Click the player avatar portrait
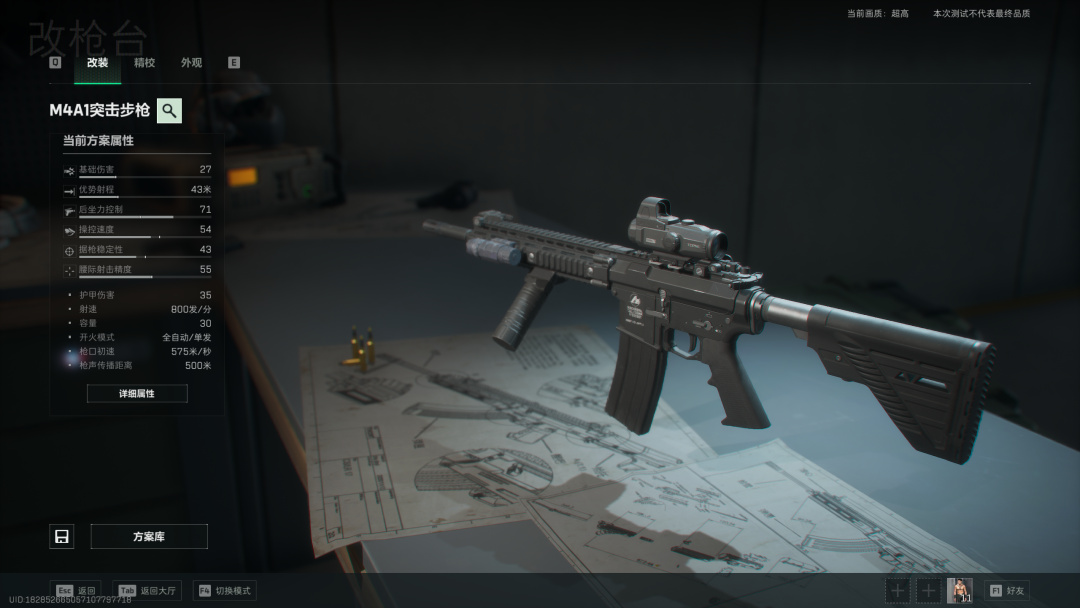The image size is (1080, 608). tap(959, 590)
